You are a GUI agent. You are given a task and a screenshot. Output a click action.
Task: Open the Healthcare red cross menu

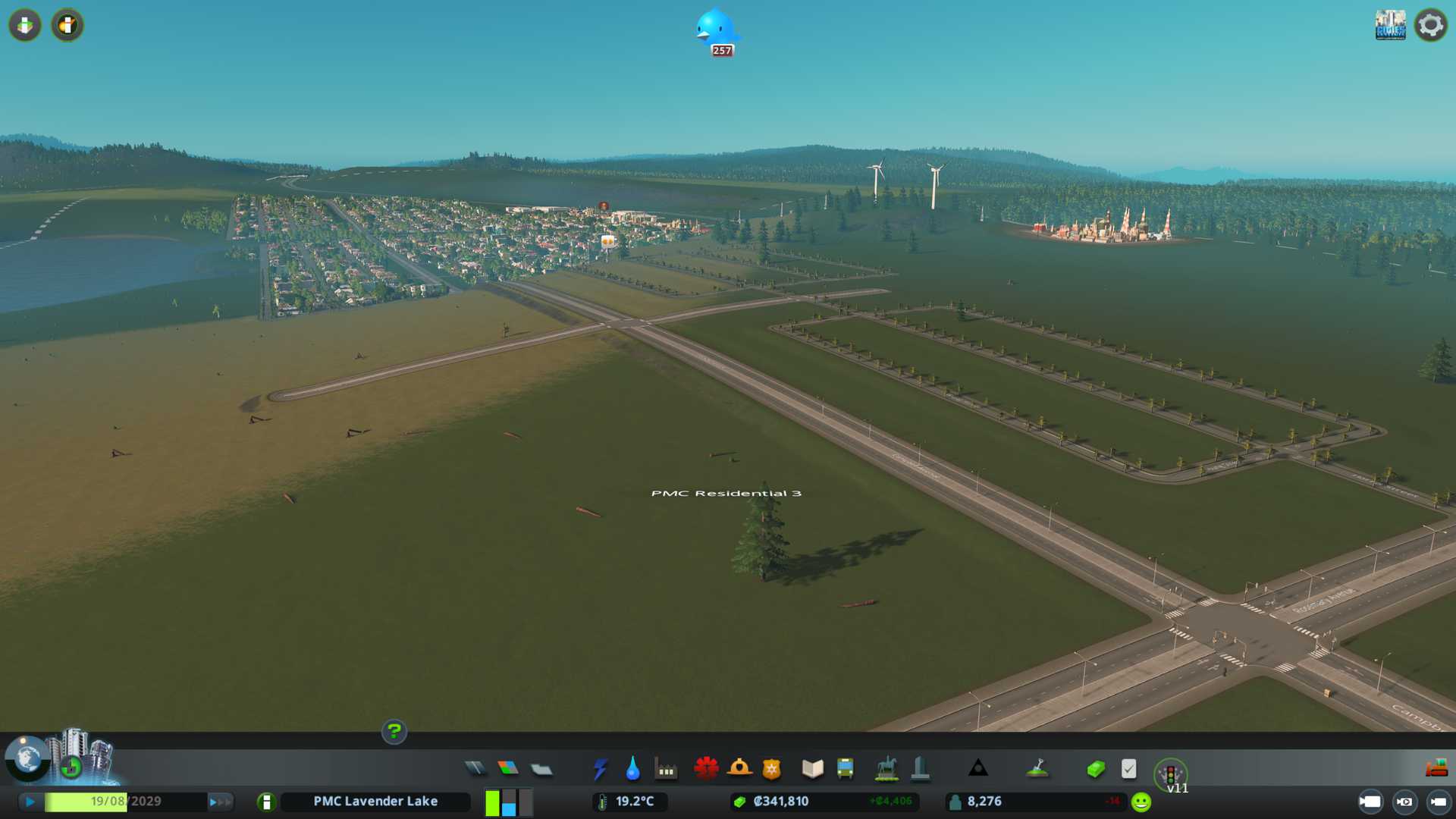[x=706, y=769]
